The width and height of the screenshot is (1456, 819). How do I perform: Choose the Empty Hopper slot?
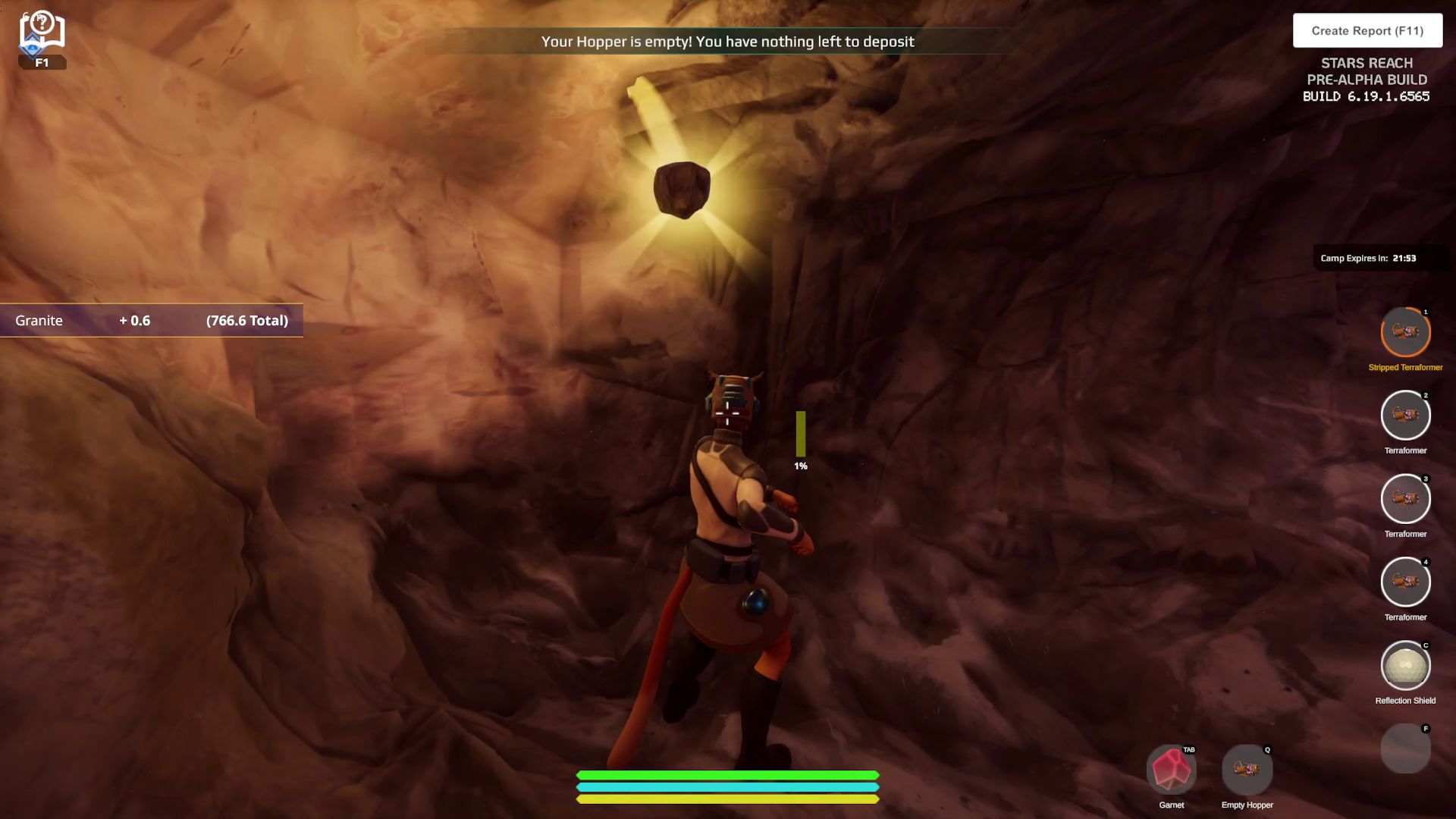click(x=1247, y=770)
